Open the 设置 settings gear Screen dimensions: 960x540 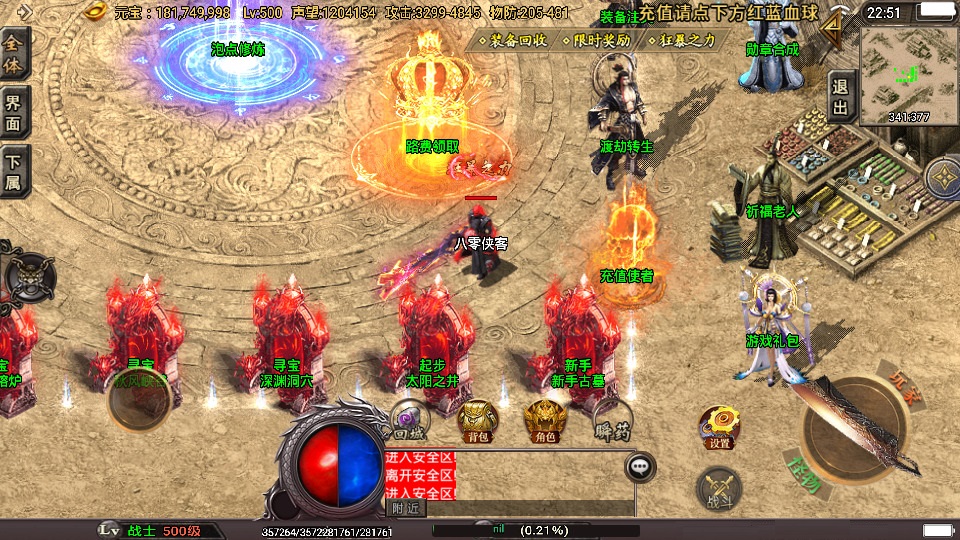tap(718, 428)
